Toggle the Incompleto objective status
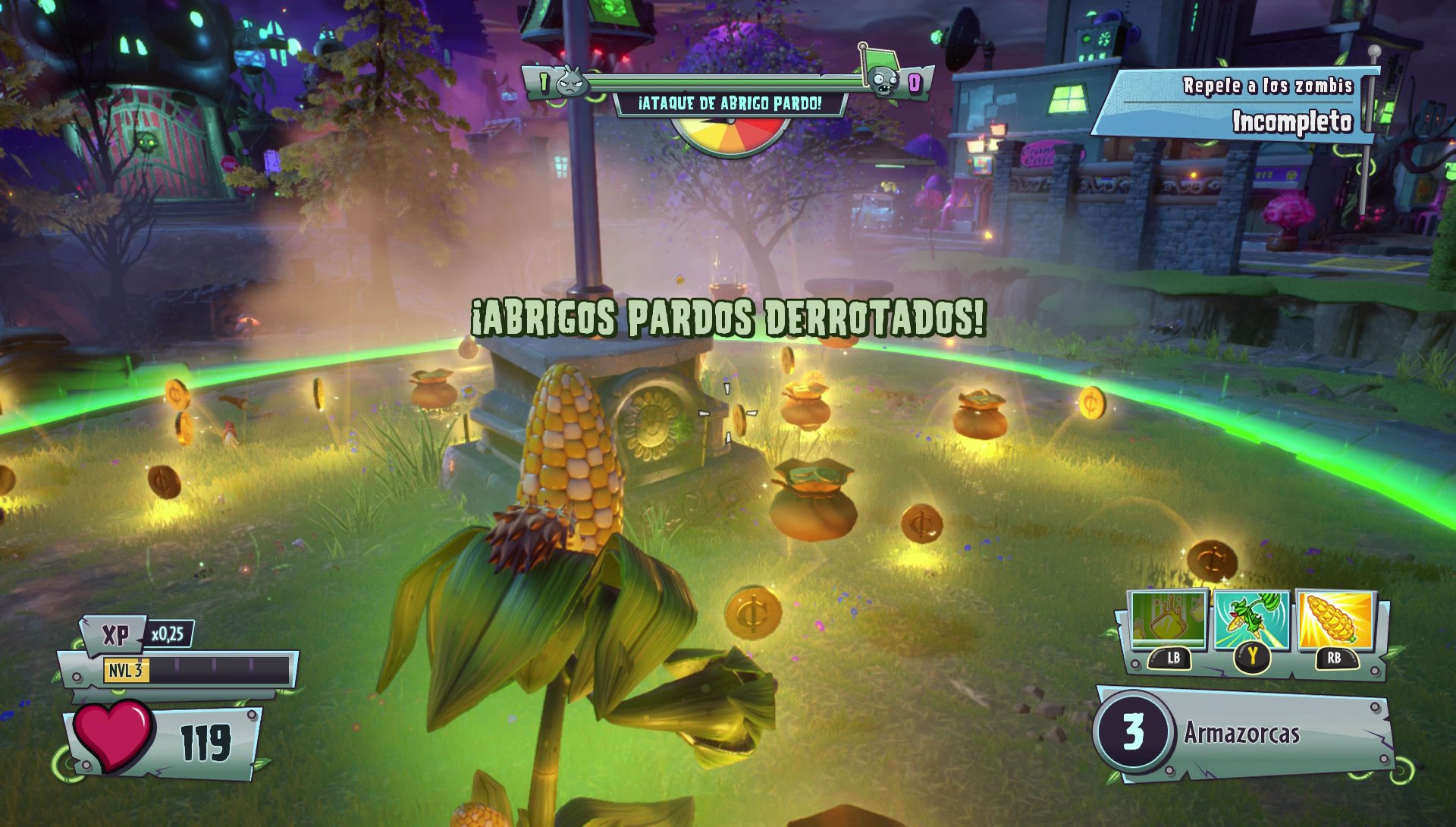Screen dimensions: 1456x827 pos(1285,120)
